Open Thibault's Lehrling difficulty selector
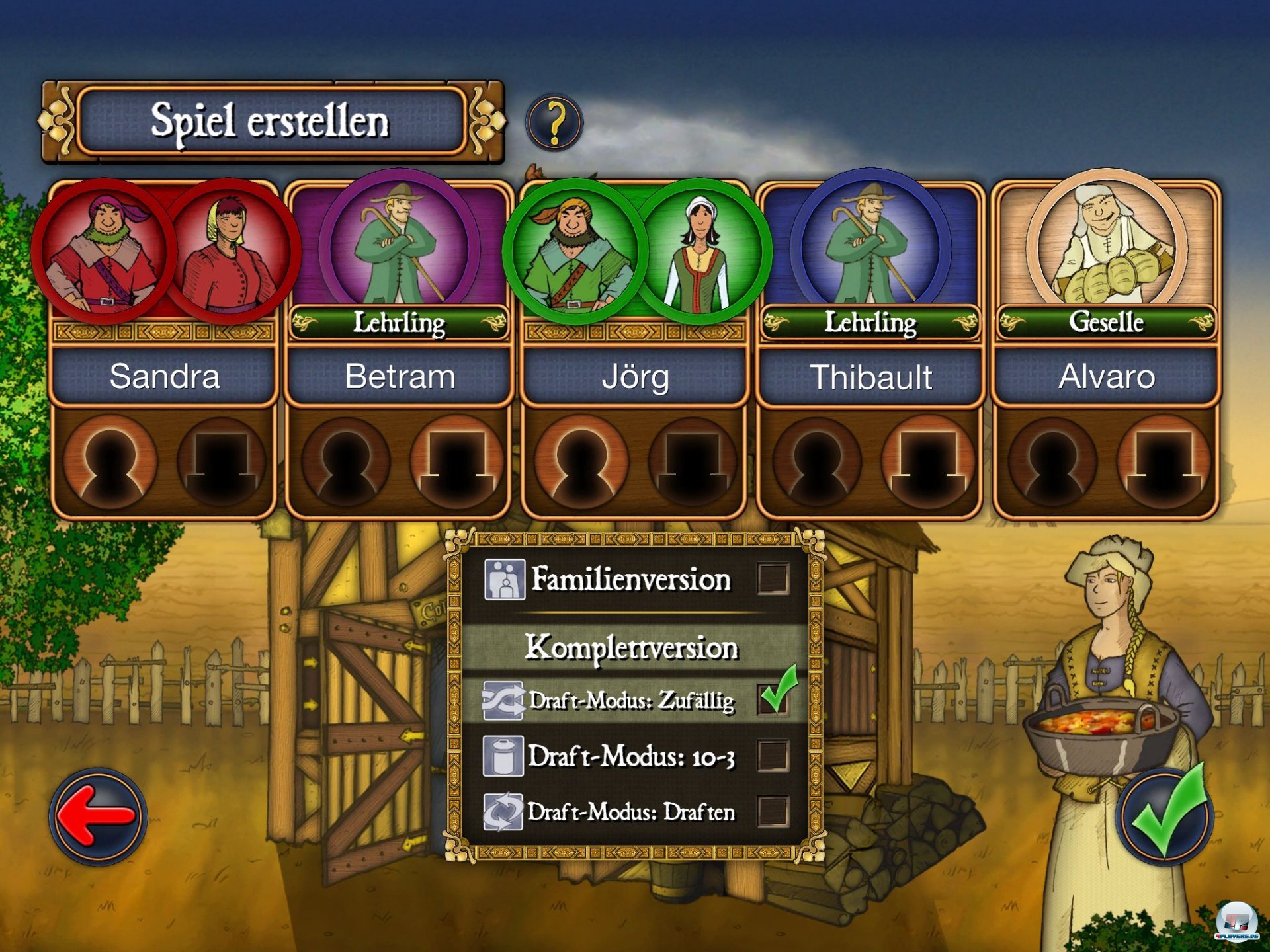The image size is (1270, 952). pyautogui.click(x=868, y=323)
